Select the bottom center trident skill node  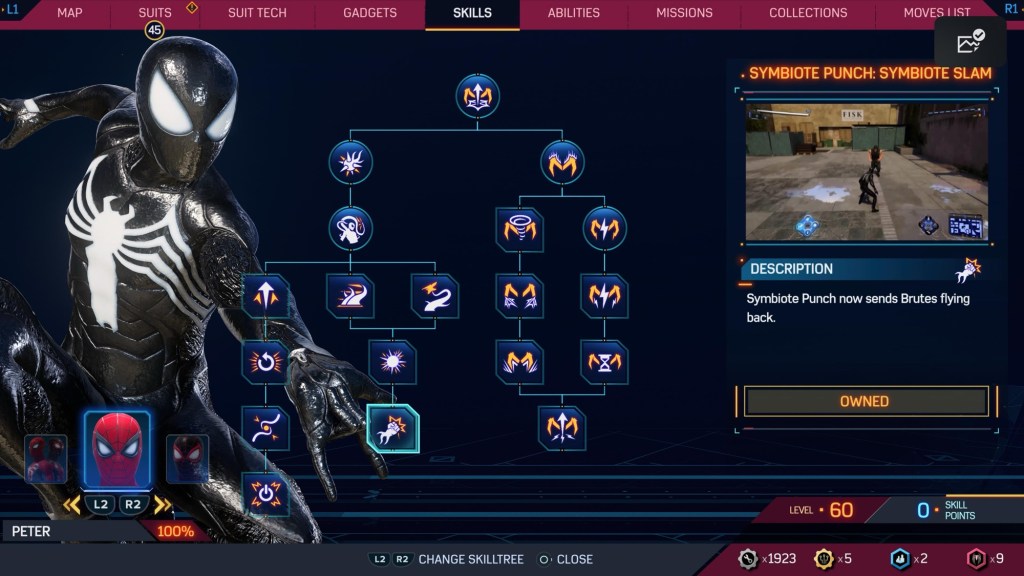(x=561, y=428)
